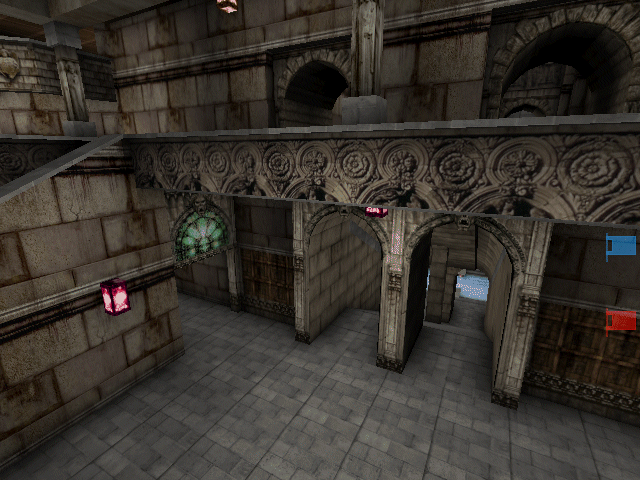
Task: Click the blue team flag icon
Action: coord(621,246)
